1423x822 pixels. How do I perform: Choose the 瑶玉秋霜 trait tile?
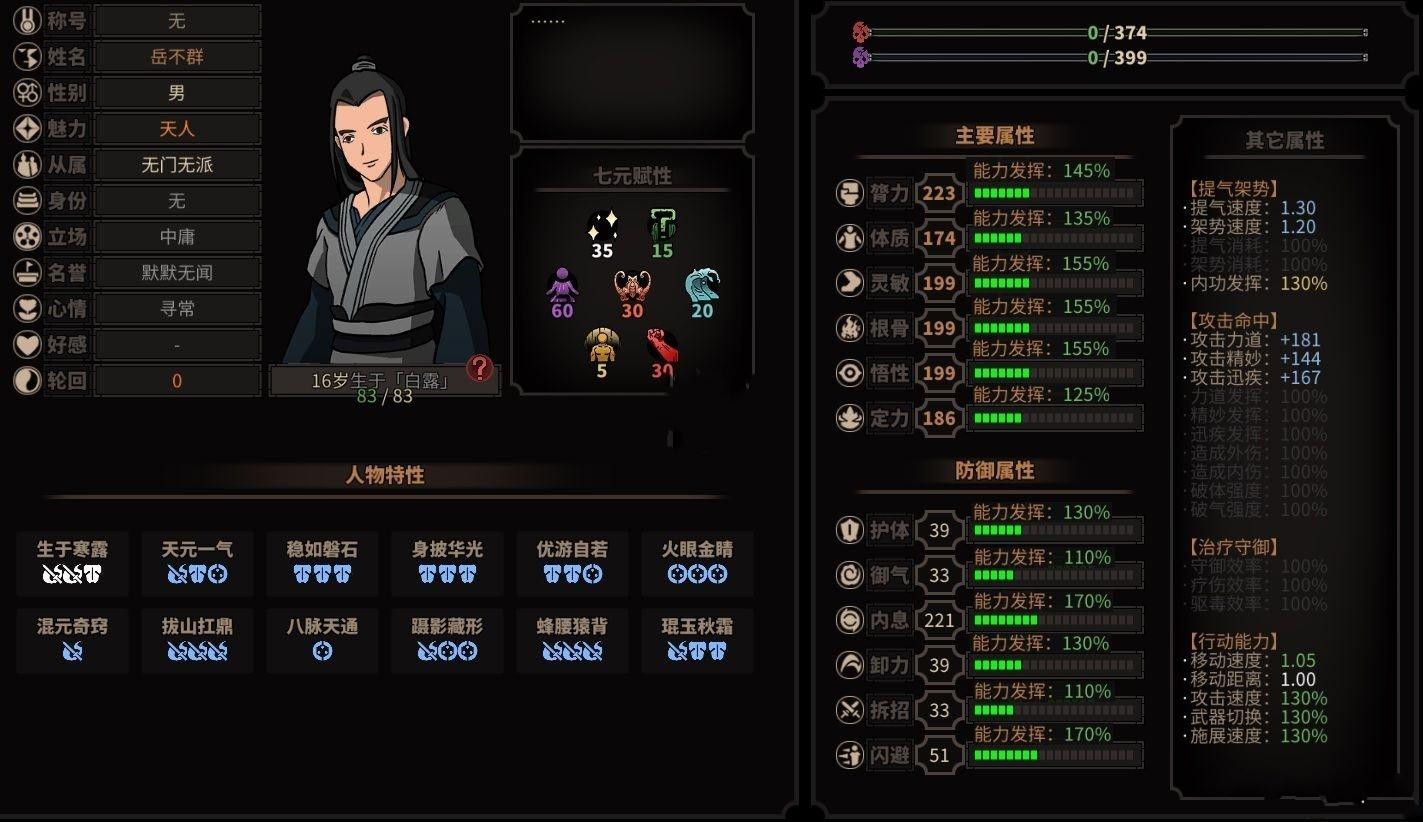pos(697,639)
